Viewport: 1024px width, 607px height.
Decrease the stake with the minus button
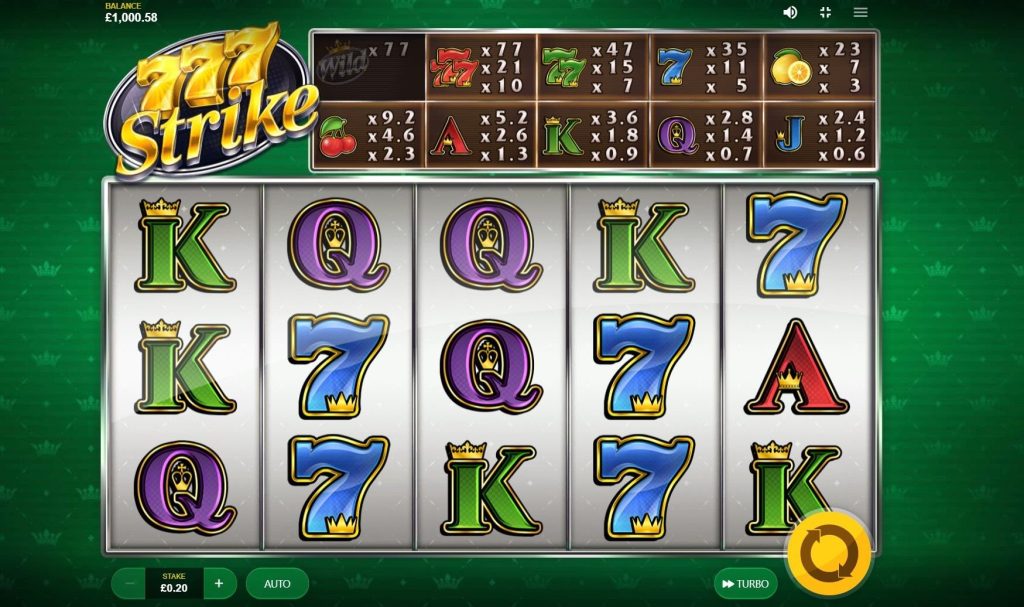(130, 583)
